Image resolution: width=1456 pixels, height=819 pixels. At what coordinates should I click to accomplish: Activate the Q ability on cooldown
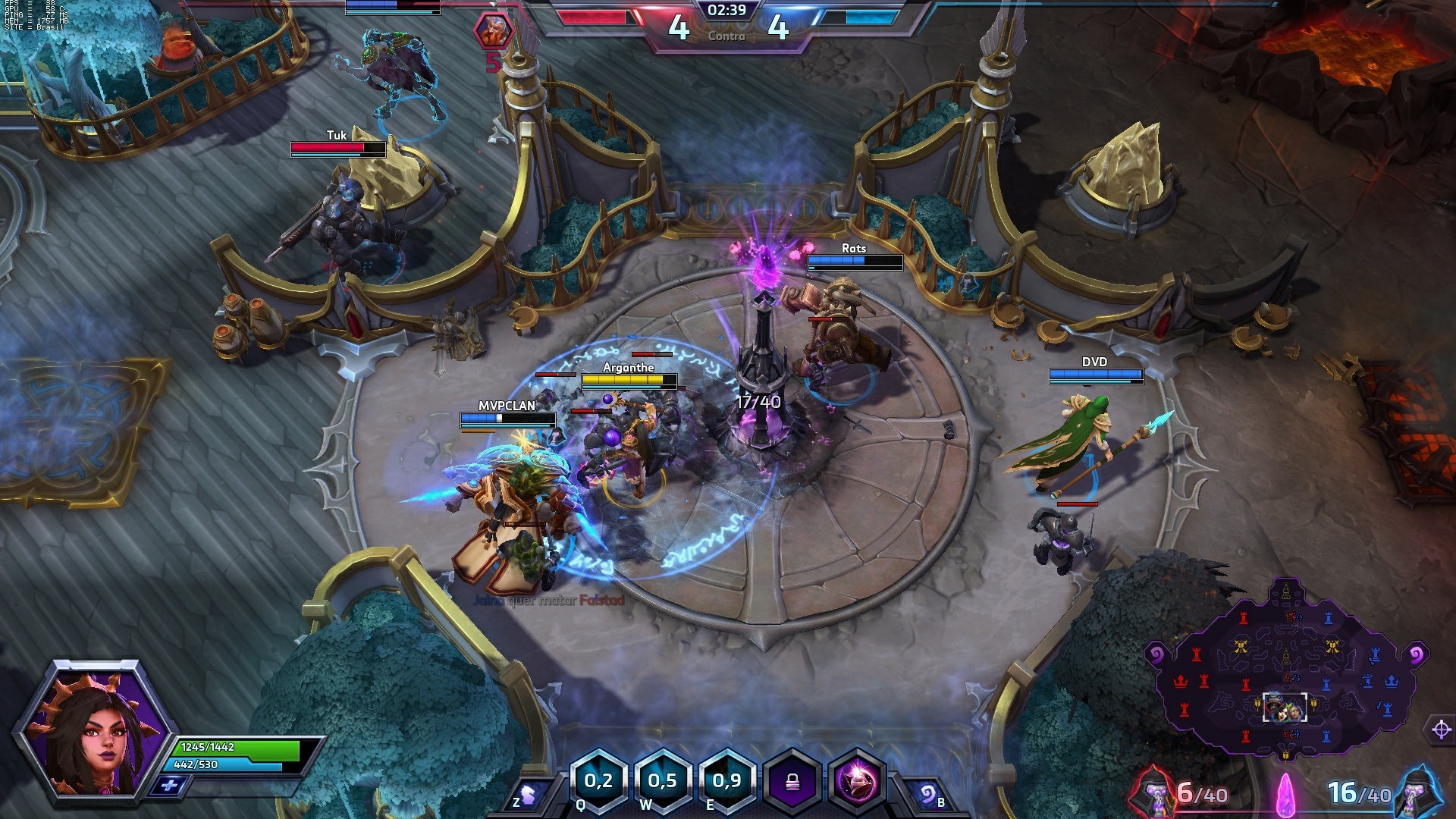coord(598,781)
